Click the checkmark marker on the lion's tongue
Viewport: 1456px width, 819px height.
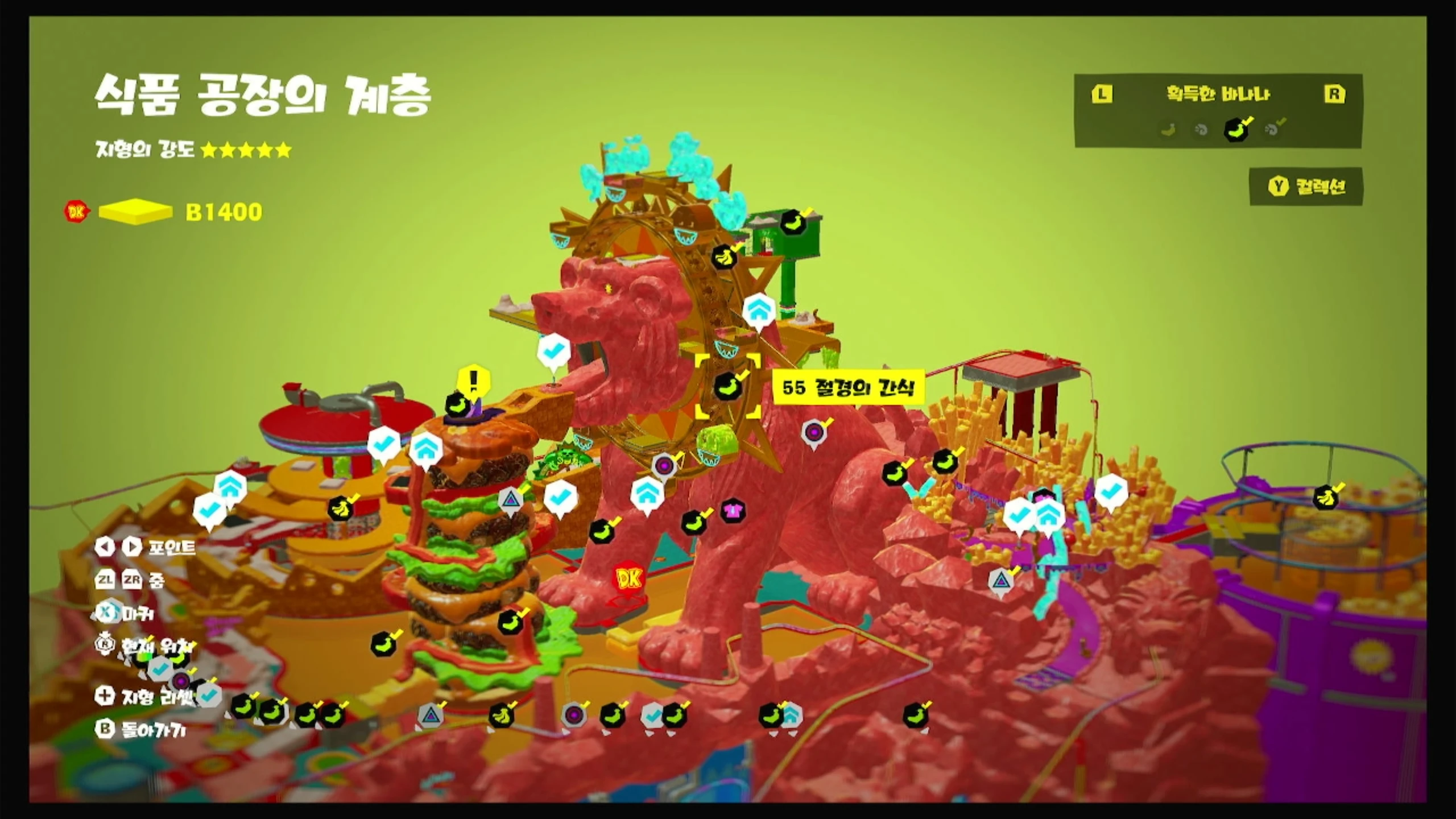coord(553,352)
